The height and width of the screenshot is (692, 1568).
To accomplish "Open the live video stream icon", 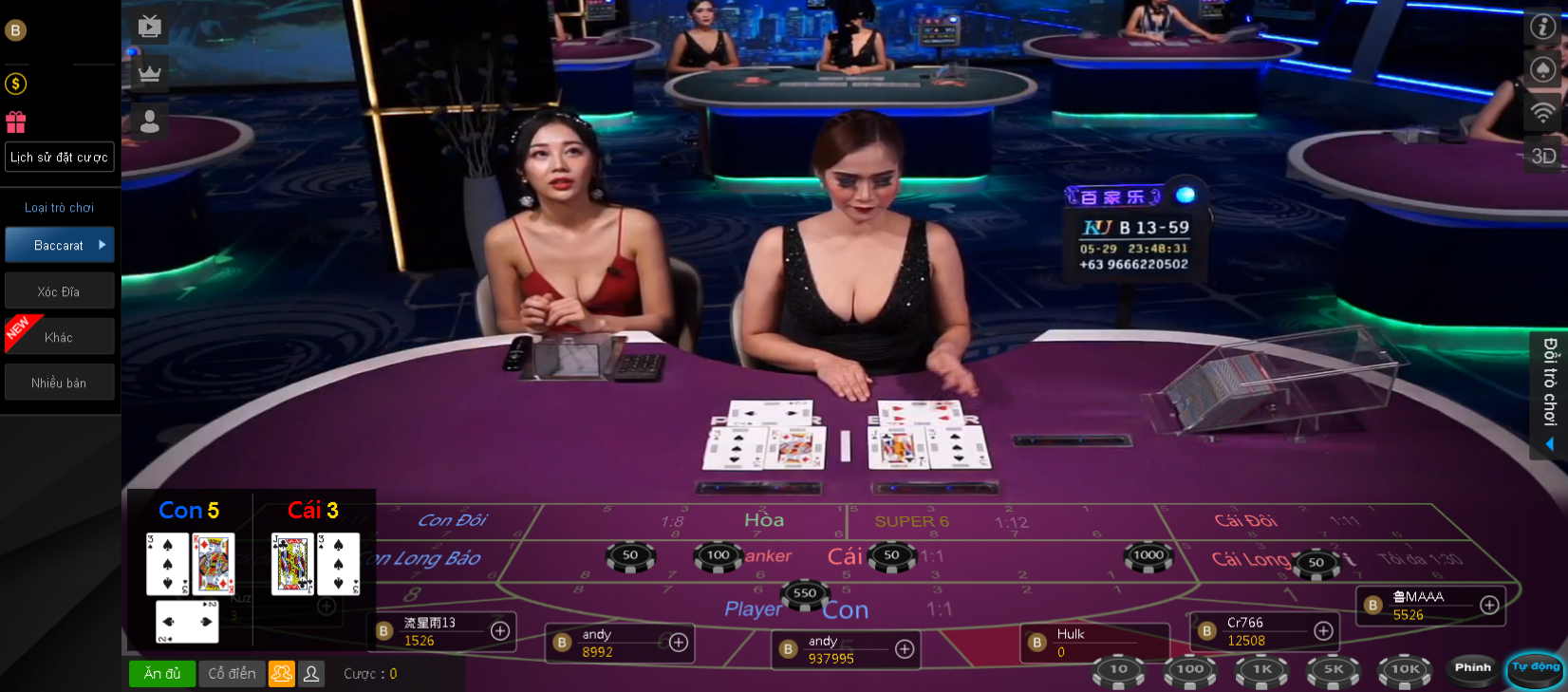I will tap(149, 27).
